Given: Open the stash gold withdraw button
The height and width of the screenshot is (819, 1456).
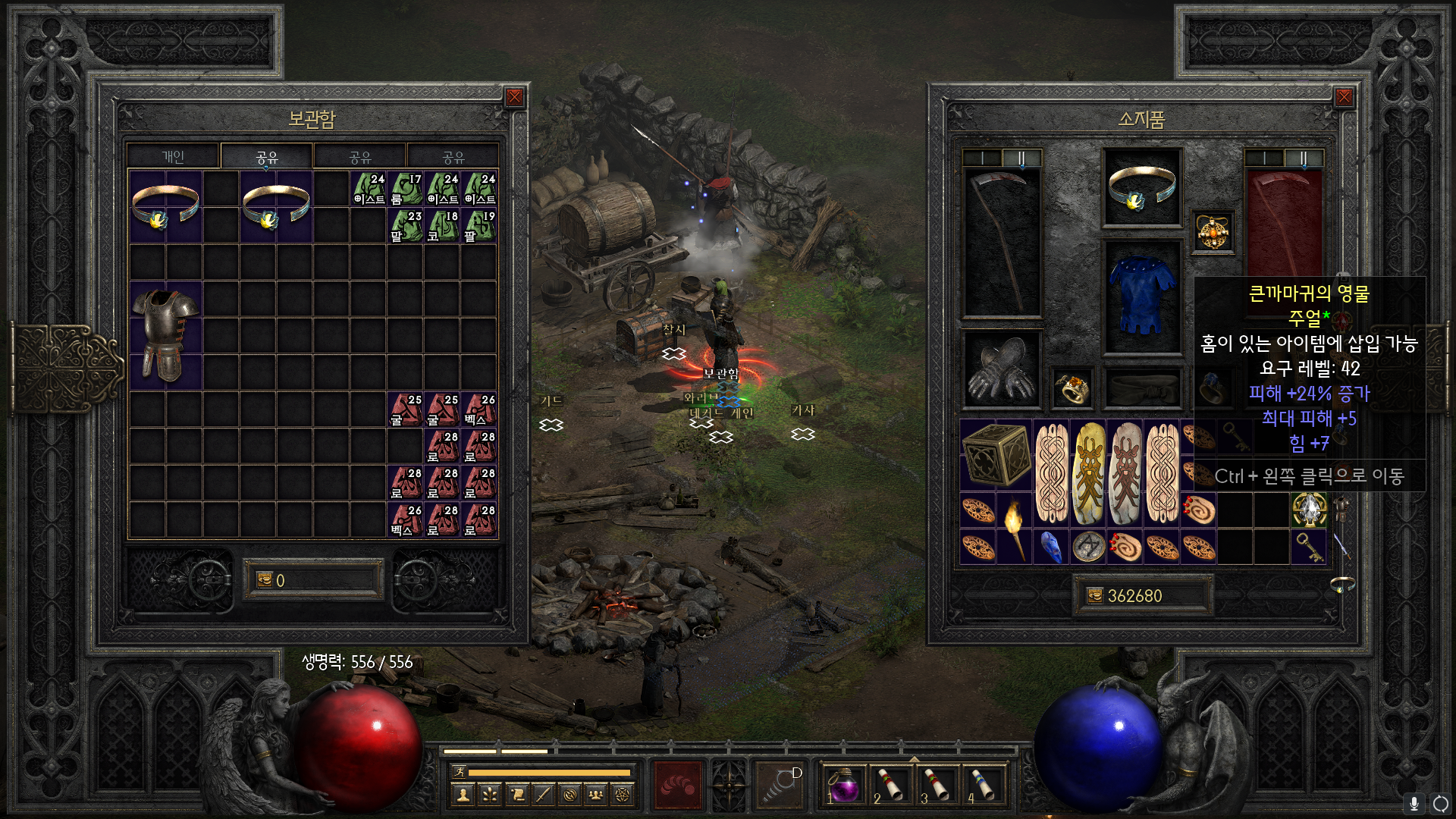Looking at the screenshot, I should tap(265, 580).
